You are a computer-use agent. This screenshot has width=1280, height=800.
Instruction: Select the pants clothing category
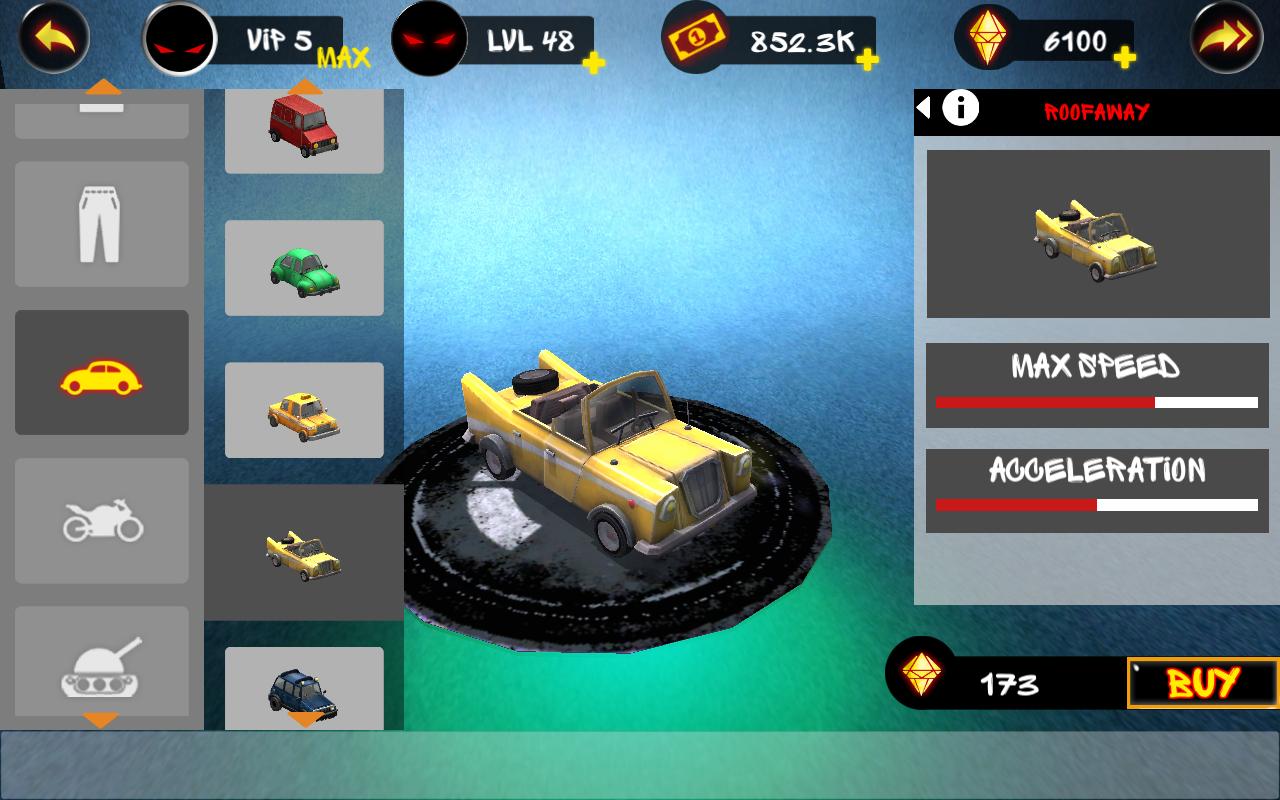point(101,225)
